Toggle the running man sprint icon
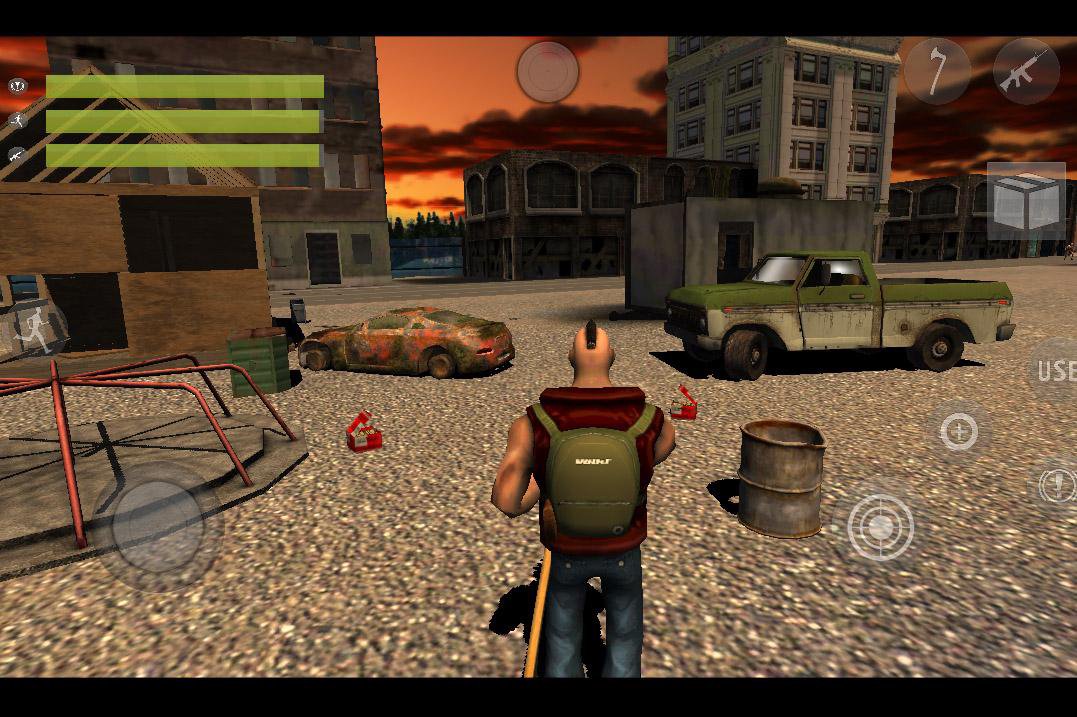 (36, 329)
